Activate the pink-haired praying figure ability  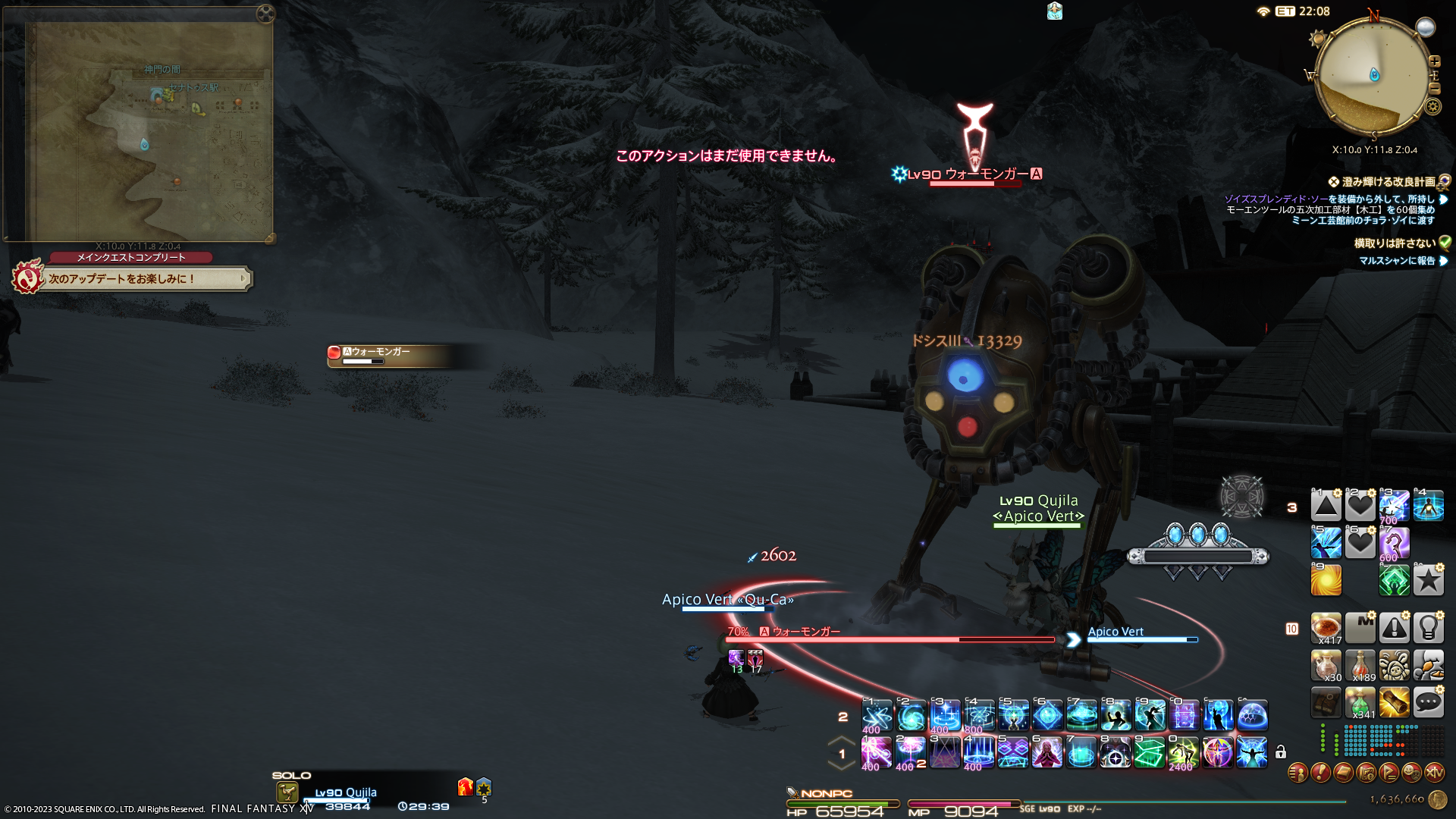(1046, 753)
